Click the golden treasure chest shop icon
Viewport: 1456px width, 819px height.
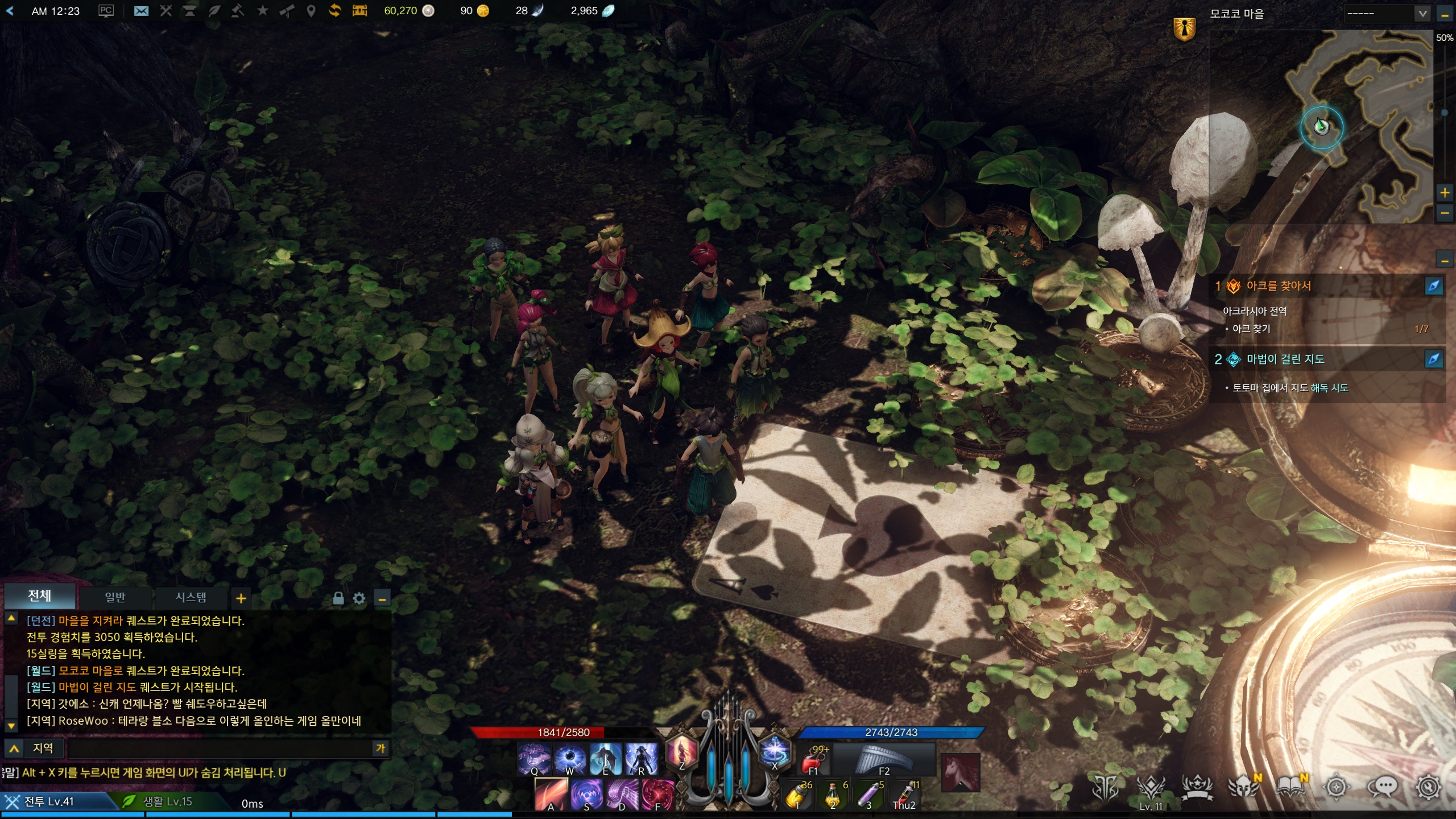pos(359,11)
